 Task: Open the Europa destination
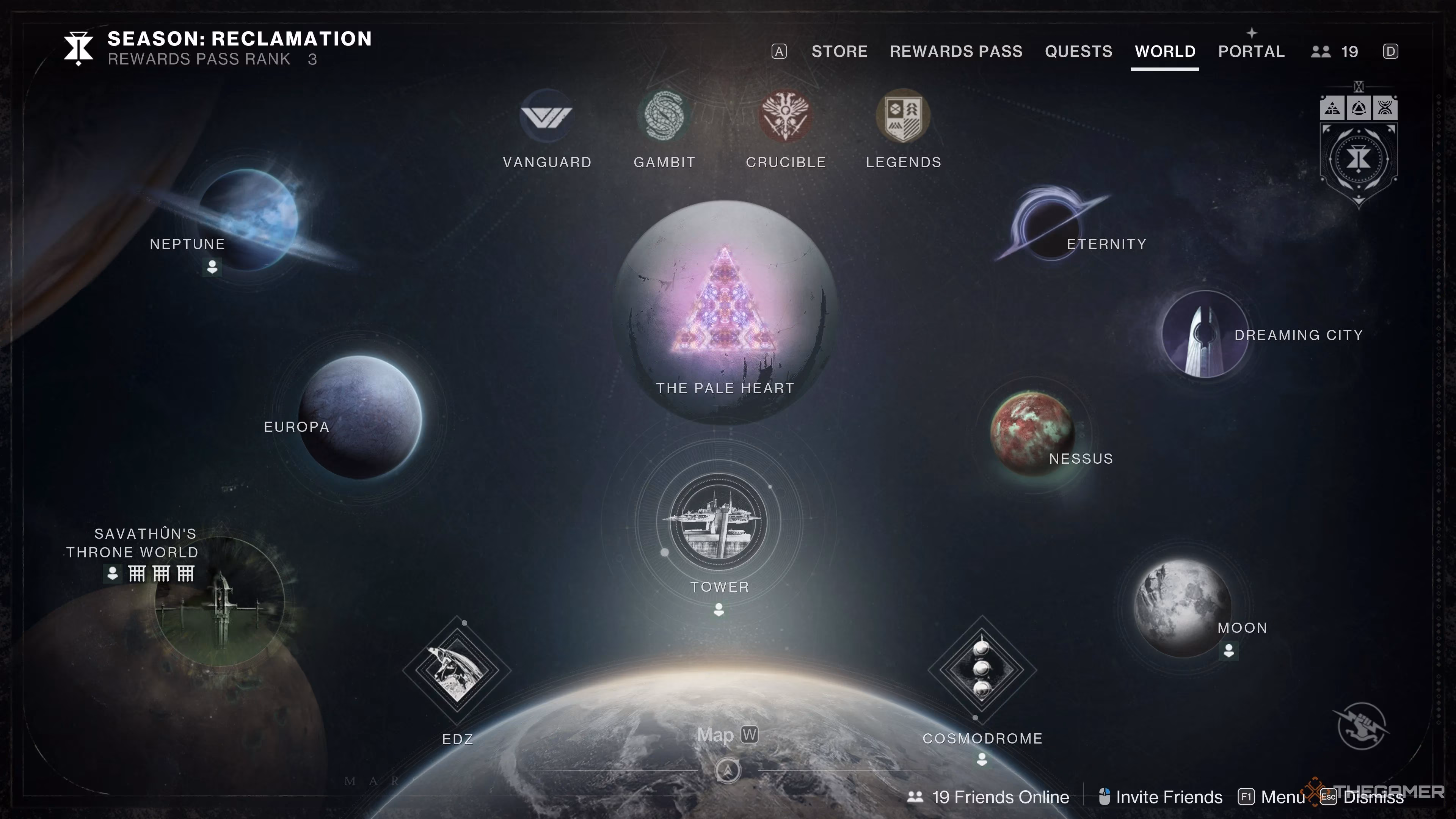[360, 417]
